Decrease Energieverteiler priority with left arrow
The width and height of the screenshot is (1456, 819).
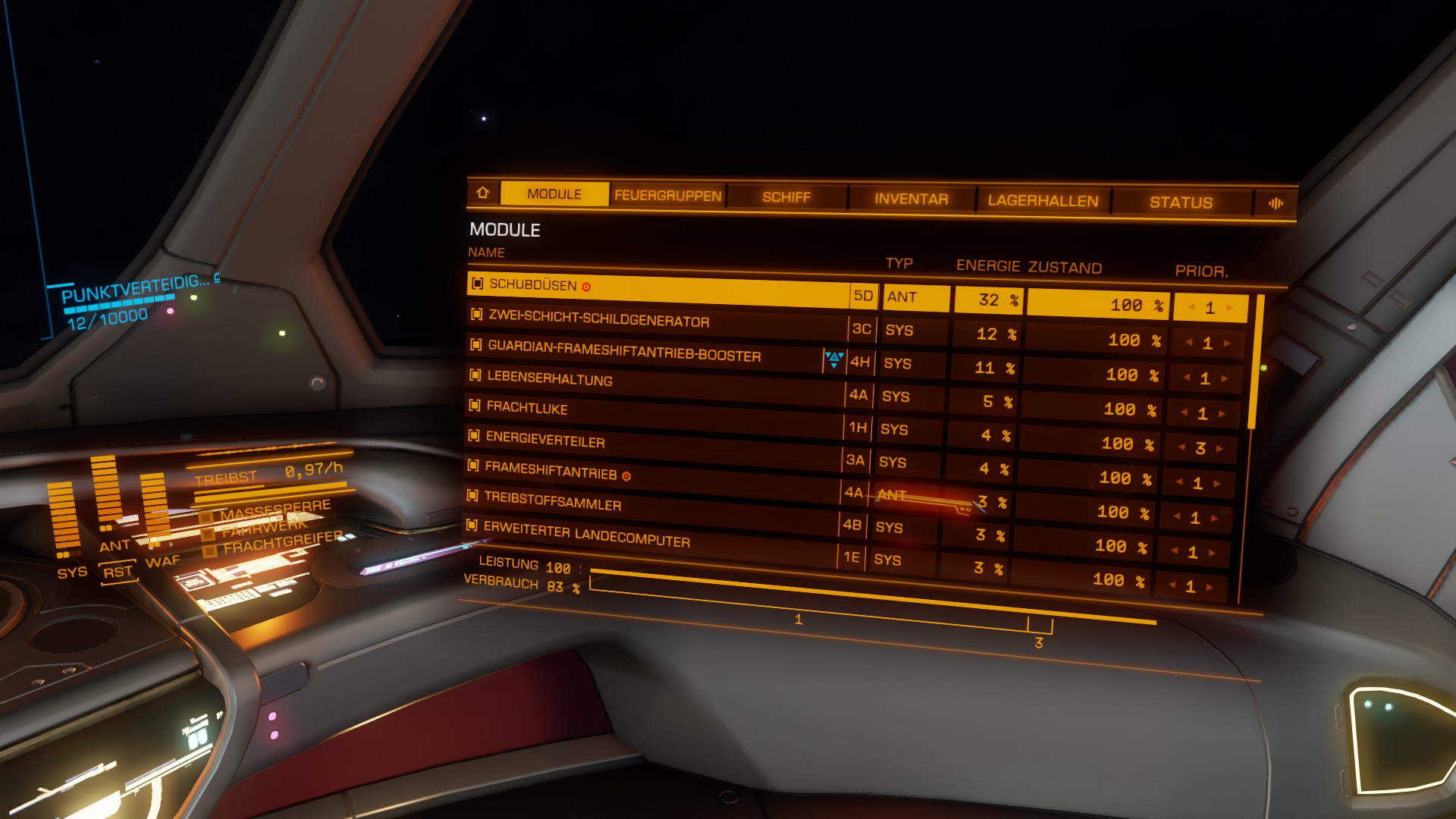(x=1182, y=447)
